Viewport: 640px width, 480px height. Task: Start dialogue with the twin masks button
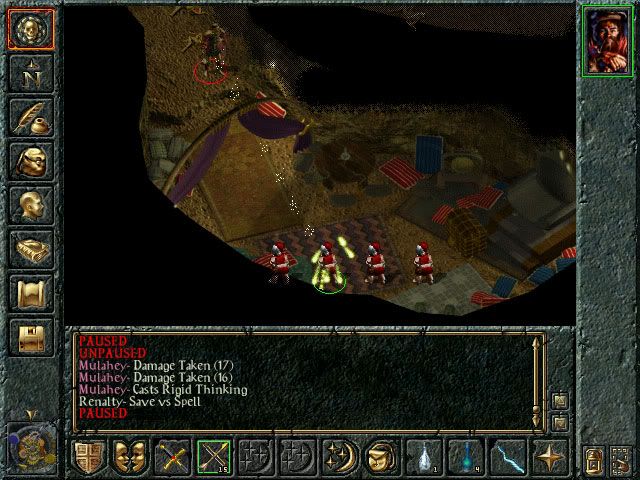(129, 457)
